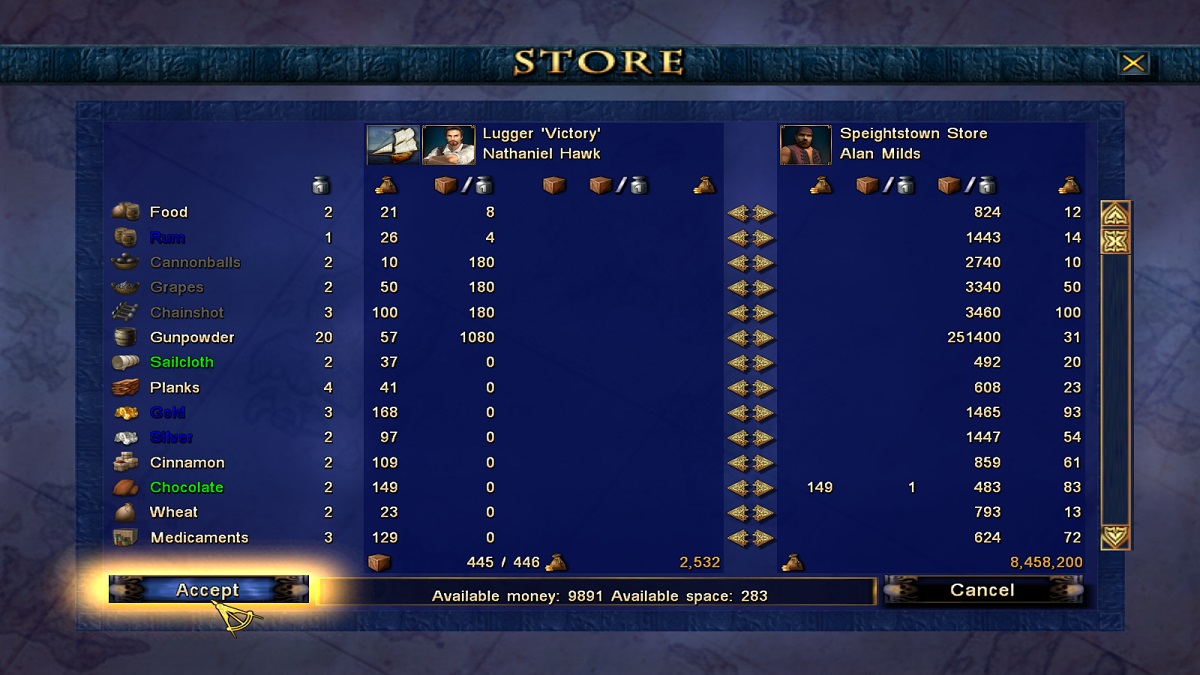Screen dimensions: 1200x675
Task: Click the left arrow for Food
Action: point(738,212)
